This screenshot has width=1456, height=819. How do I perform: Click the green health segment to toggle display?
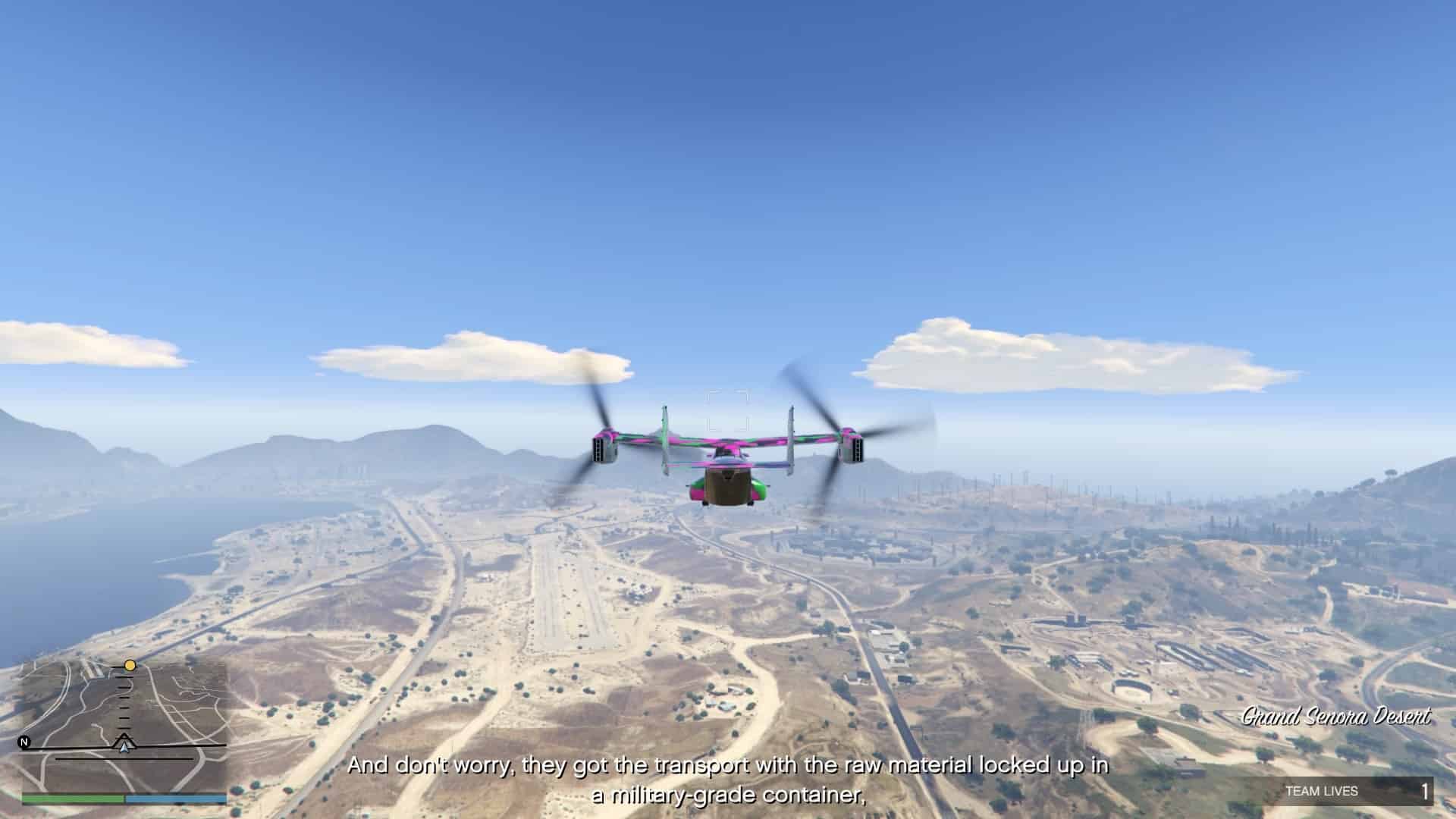76,799
